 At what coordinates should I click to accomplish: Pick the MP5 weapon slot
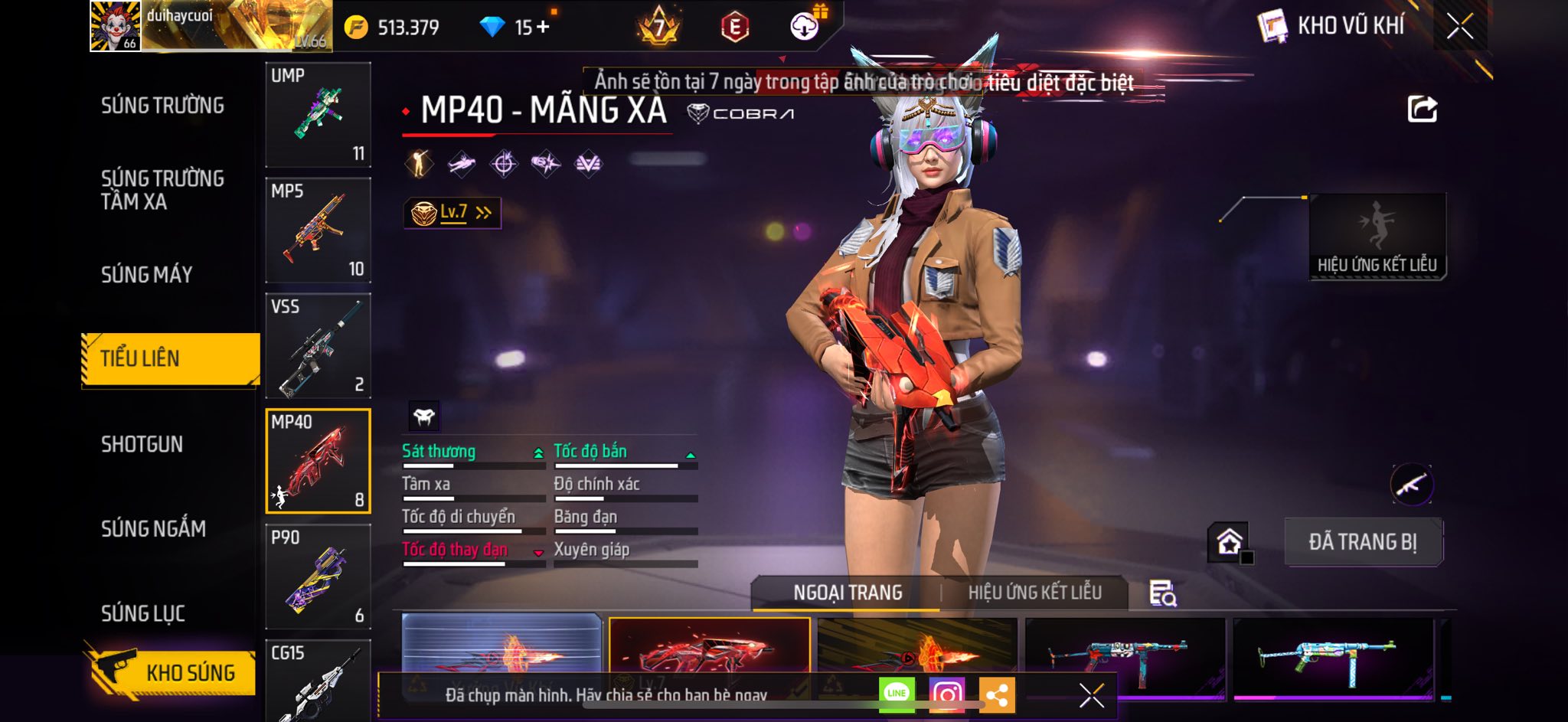318,230
